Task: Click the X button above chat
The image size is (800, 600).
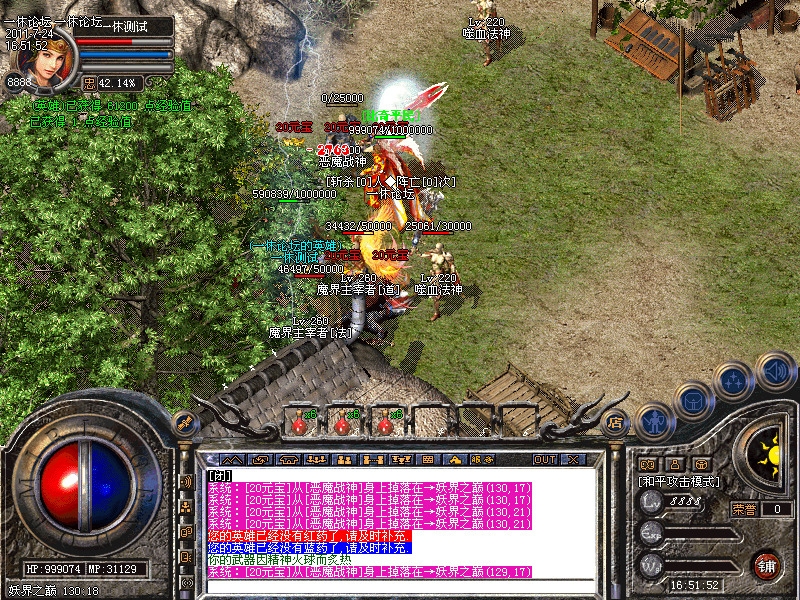Action: tap(573, 460)
